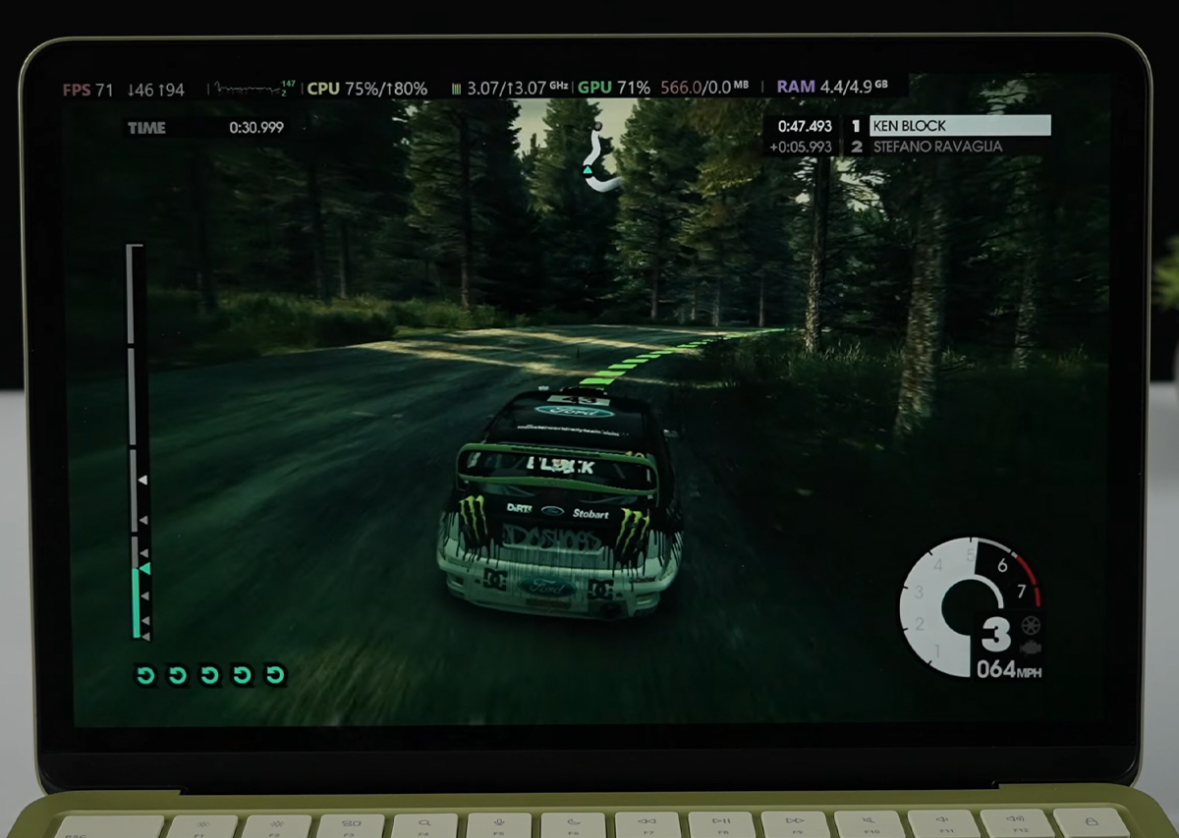Select Stefano Ravaglia's leaderboard row
This screenshot has height=838, width=1179.
point(936,147)
